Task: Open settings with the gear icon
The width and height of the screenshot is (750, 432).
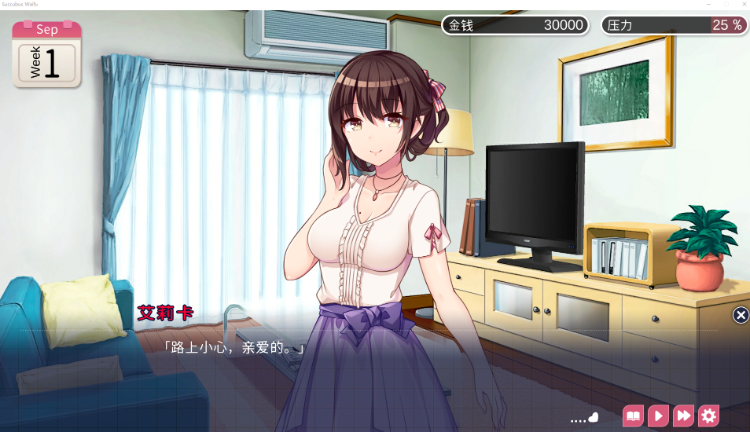Action: (x=709, y=416)
